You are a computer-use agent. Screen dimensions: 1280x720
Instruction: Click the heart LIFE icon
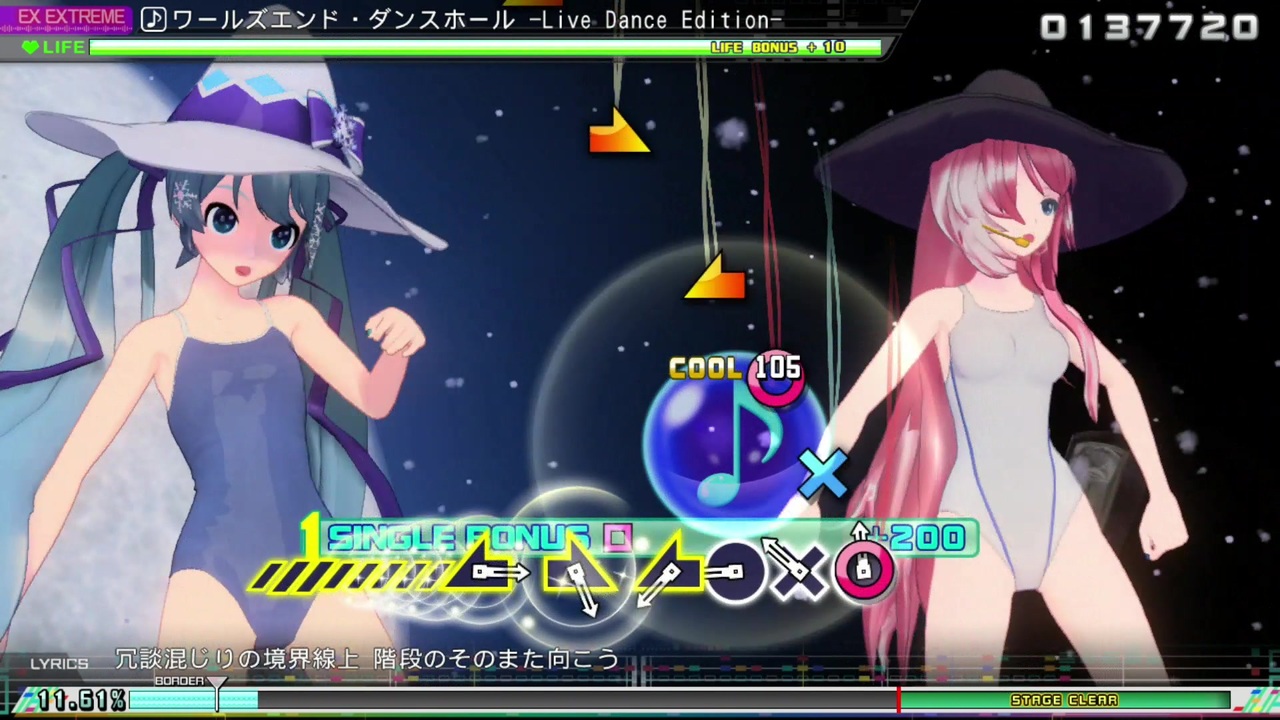pyautogui.click(x=30, y=47)
